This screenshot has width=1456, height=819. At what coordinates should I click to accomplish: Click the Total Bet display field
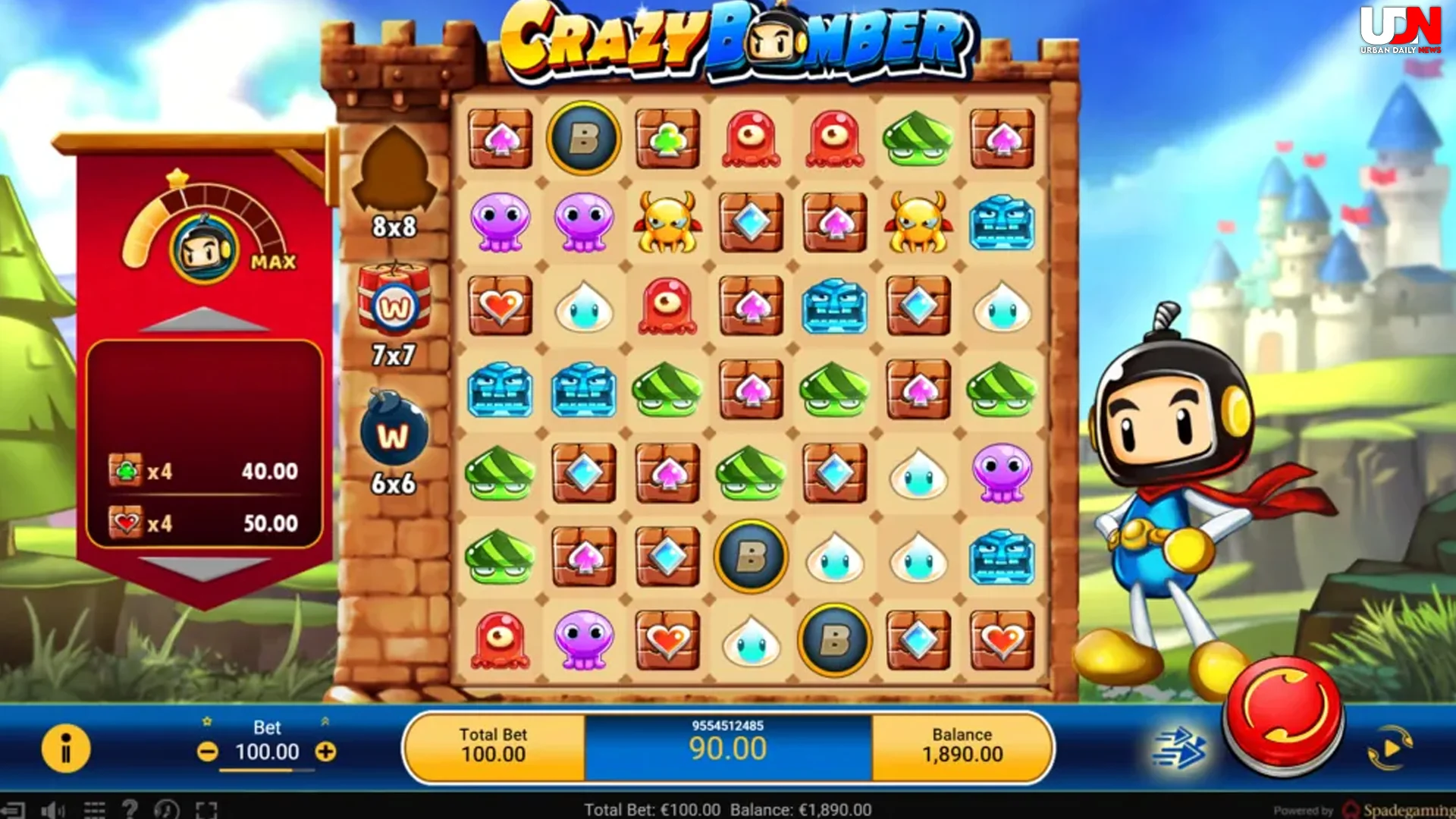(x=494, y=745)
